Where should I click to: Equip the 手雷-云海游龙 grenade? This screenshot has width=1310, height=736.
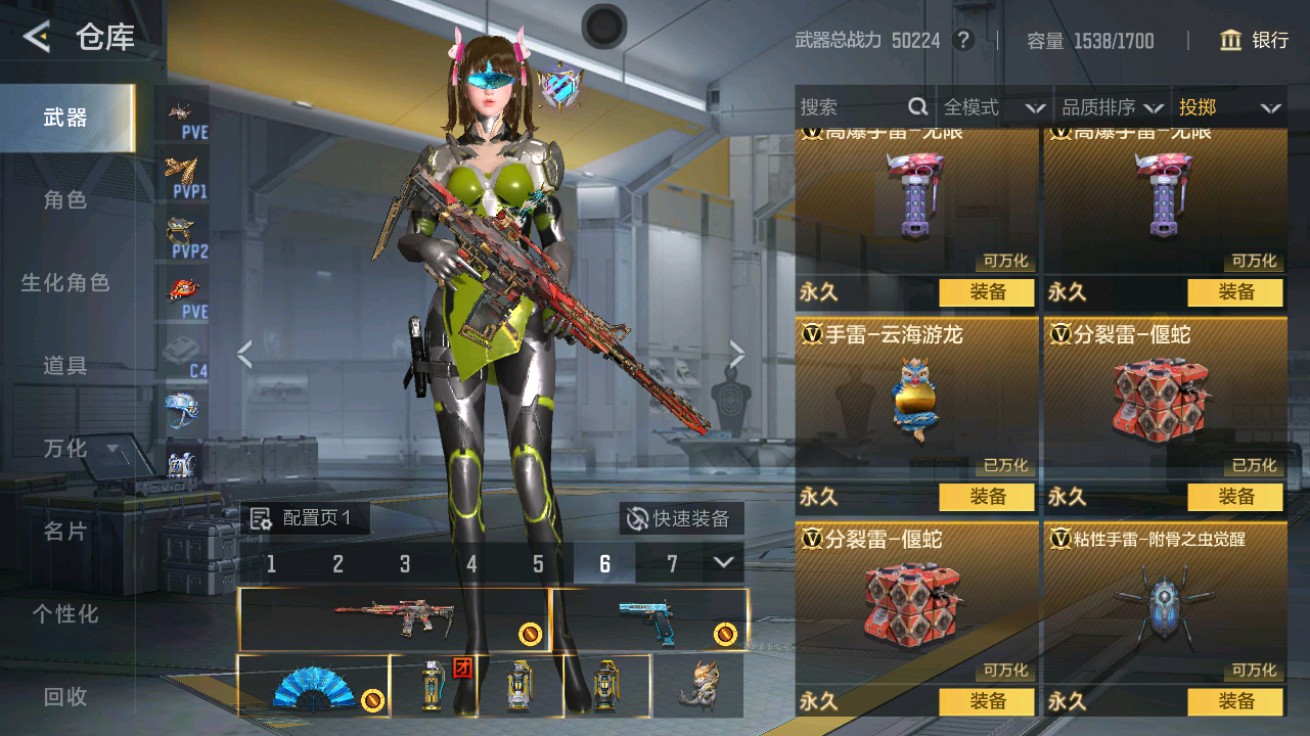987,497
